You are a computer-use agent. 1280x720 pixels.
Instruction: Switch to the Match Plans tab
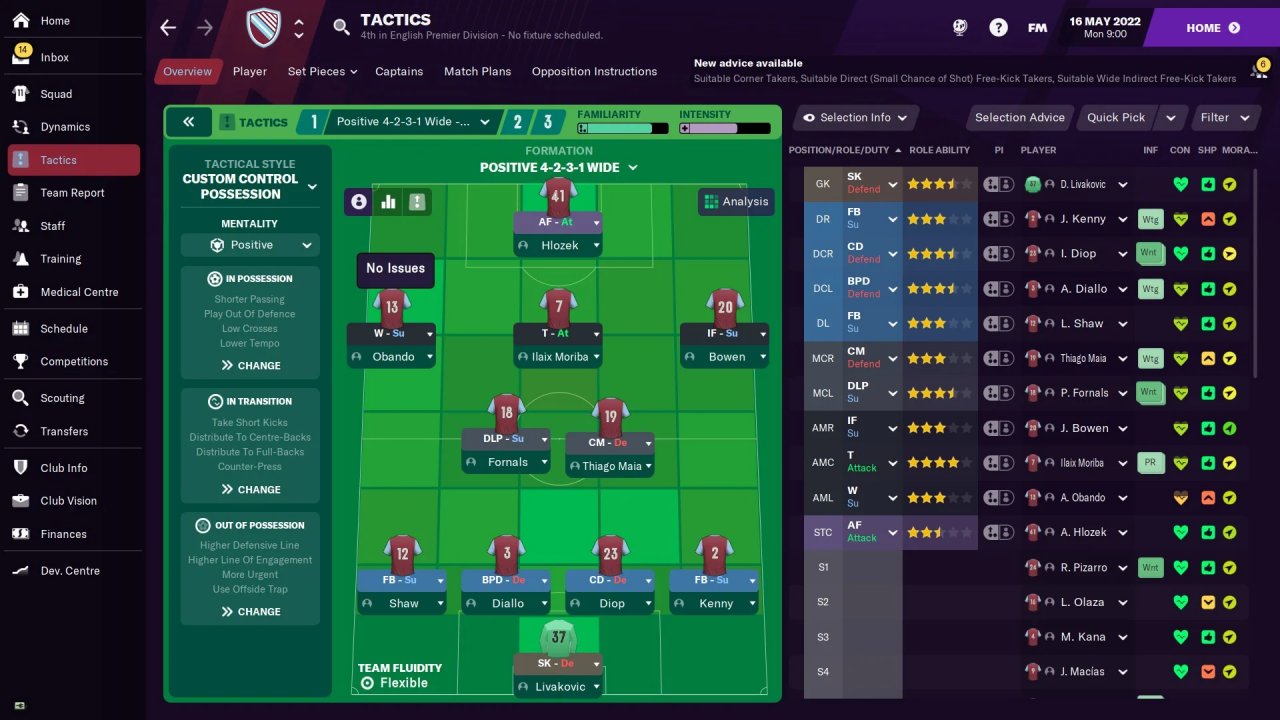point(477,72)
